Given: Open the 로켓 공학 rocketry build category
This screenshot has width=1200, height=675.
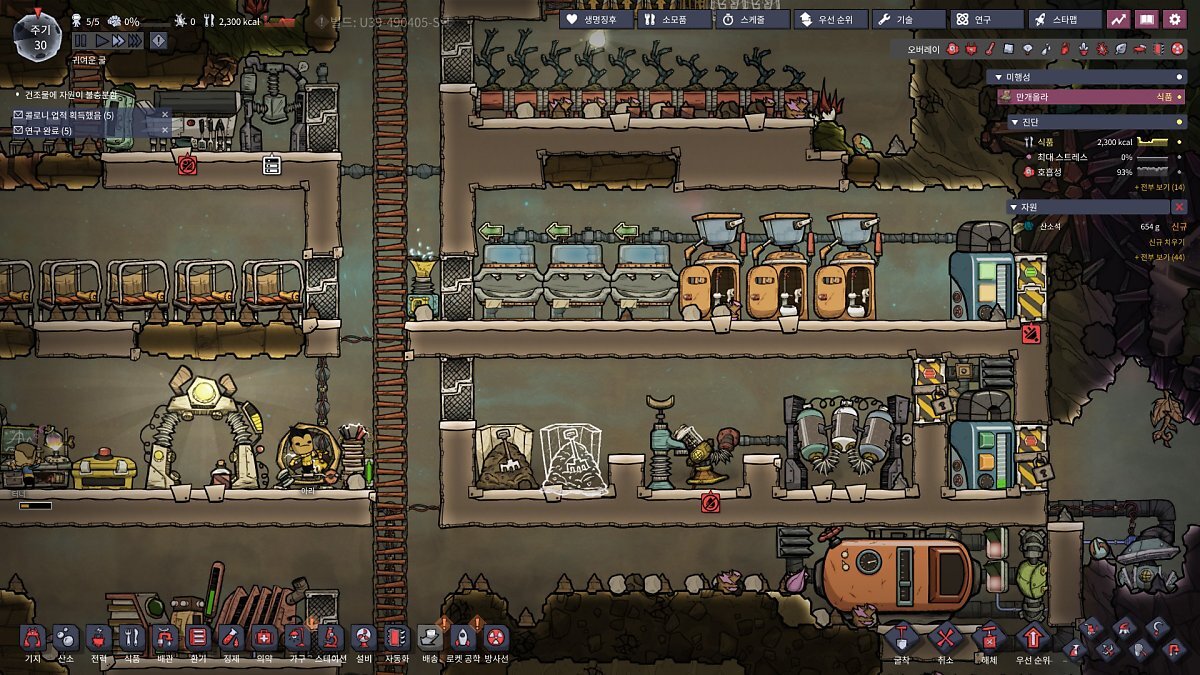Looking at the screenshot, I should point(463,637).
